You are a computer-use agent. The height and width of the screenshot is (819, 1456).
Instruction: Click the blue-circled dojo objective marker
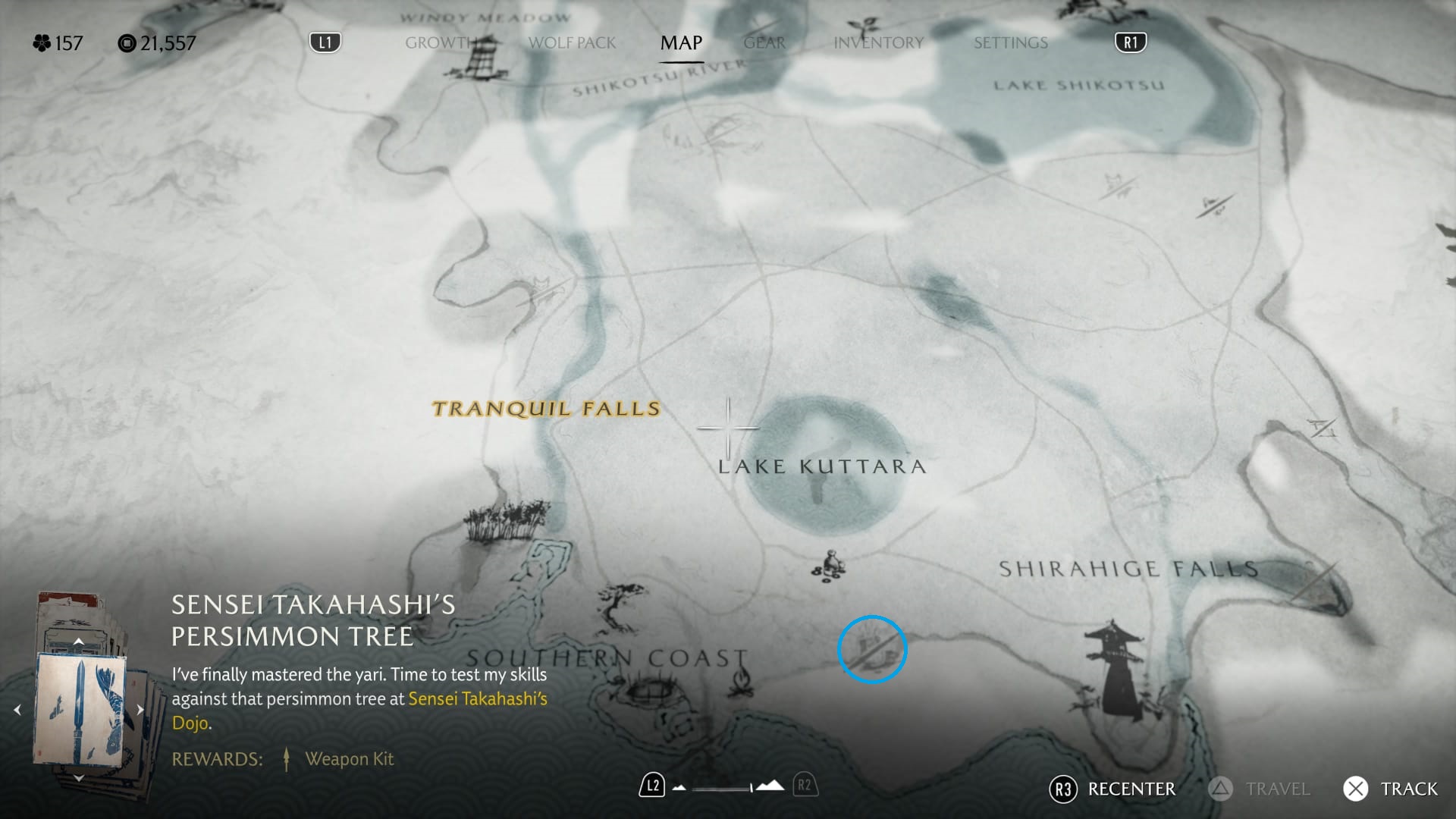[872, 648]
